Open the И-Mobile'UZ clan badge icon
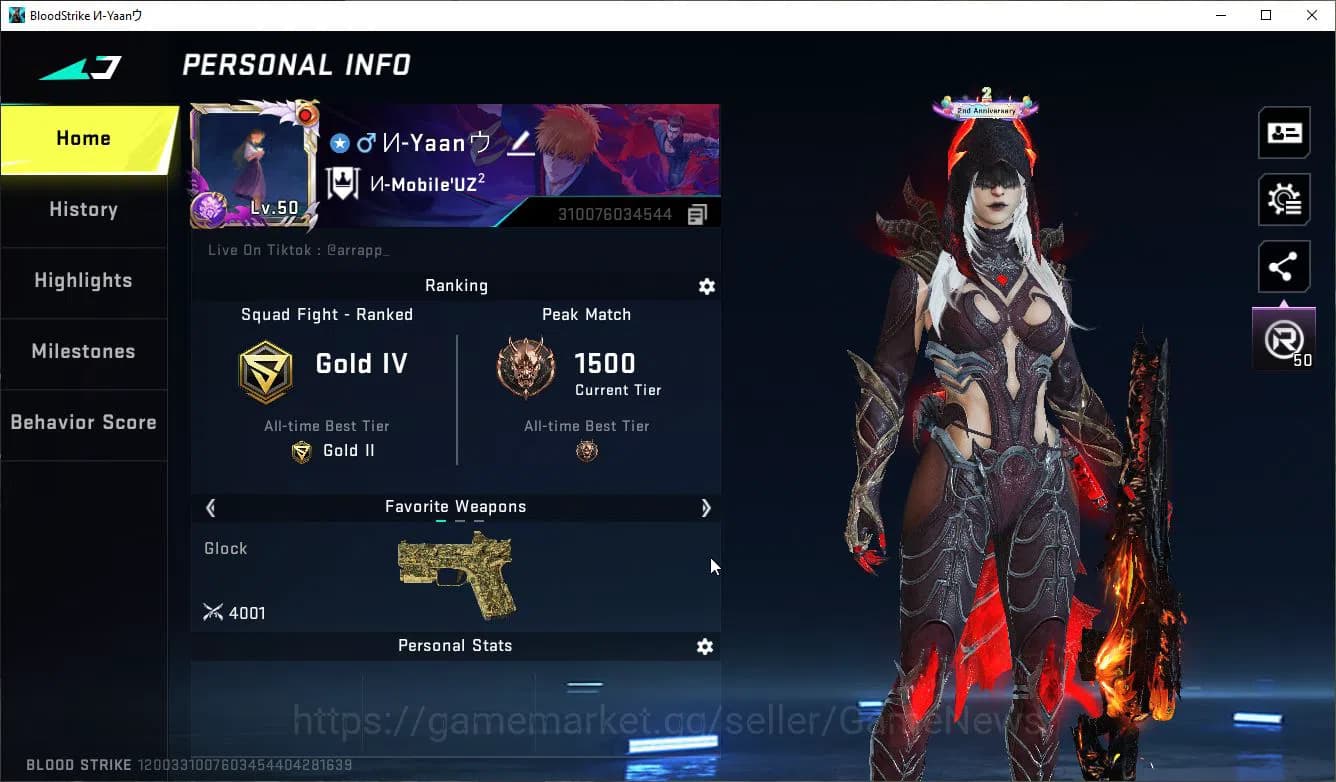This screenshot has height=782, width=1336. point(341,183)
